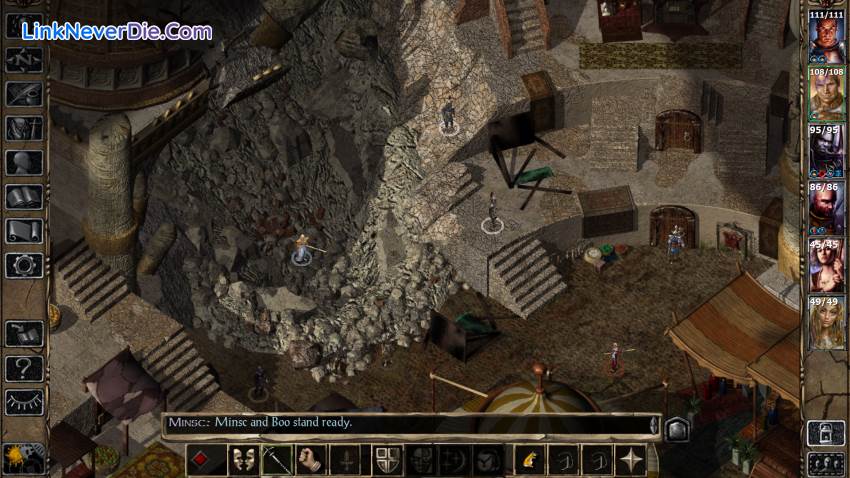Select the theater masks dialogue button
The image size is (850, 478).
tap(242, 460)
